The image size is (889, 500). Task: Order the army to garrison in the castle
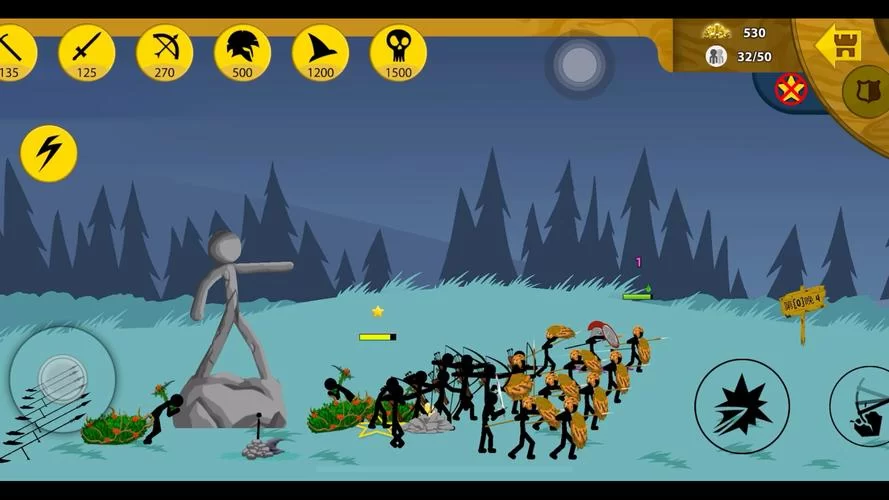(x=838, y=46)
